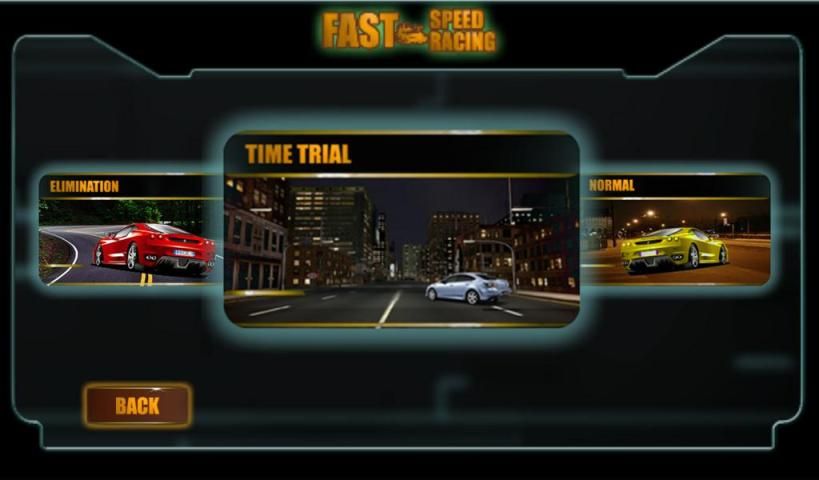Select the Time Trial race mode

click(x=401, y=231)
